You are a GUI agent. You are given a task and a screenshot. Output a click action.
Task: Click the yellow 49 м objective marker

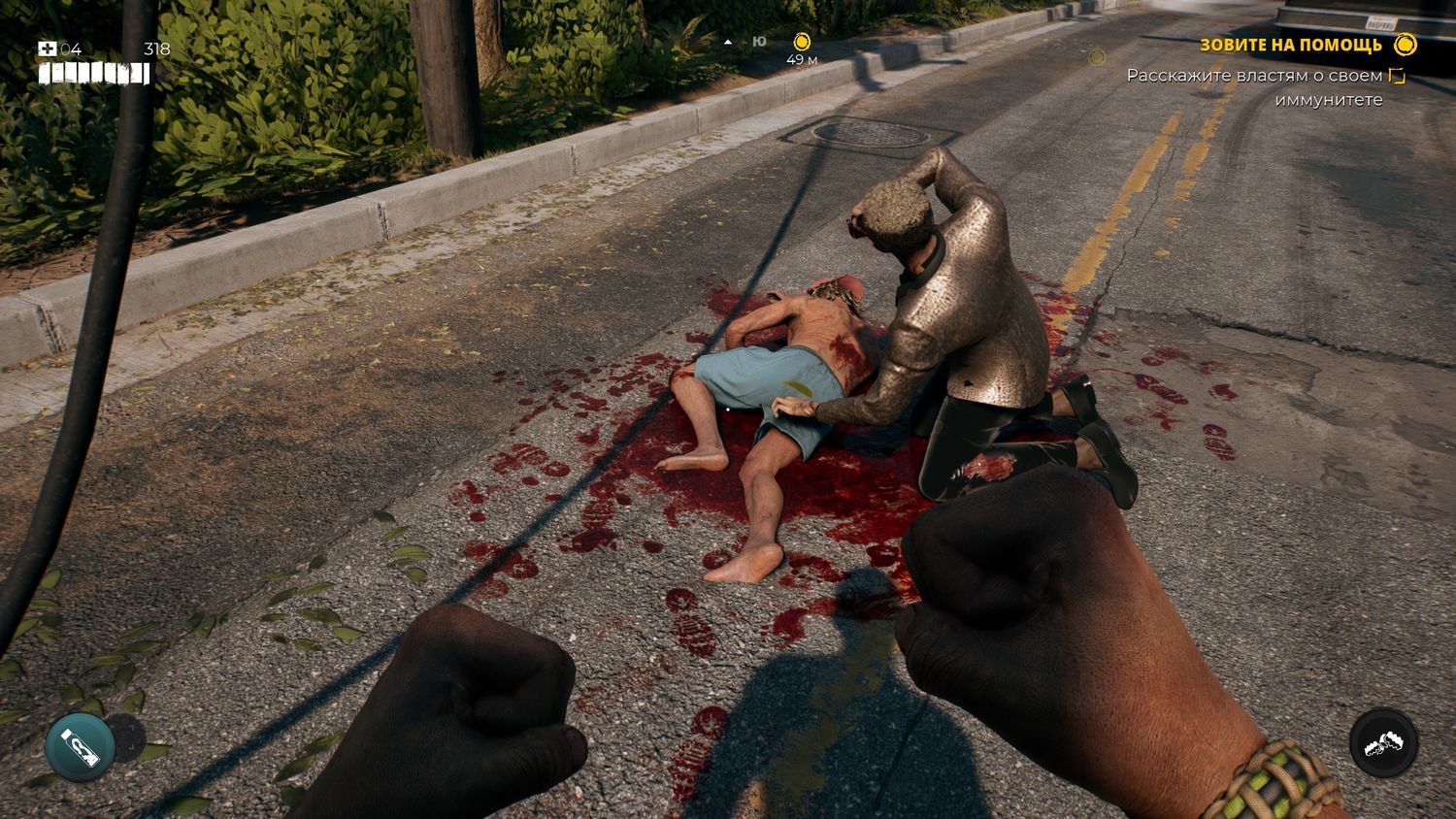802,42
